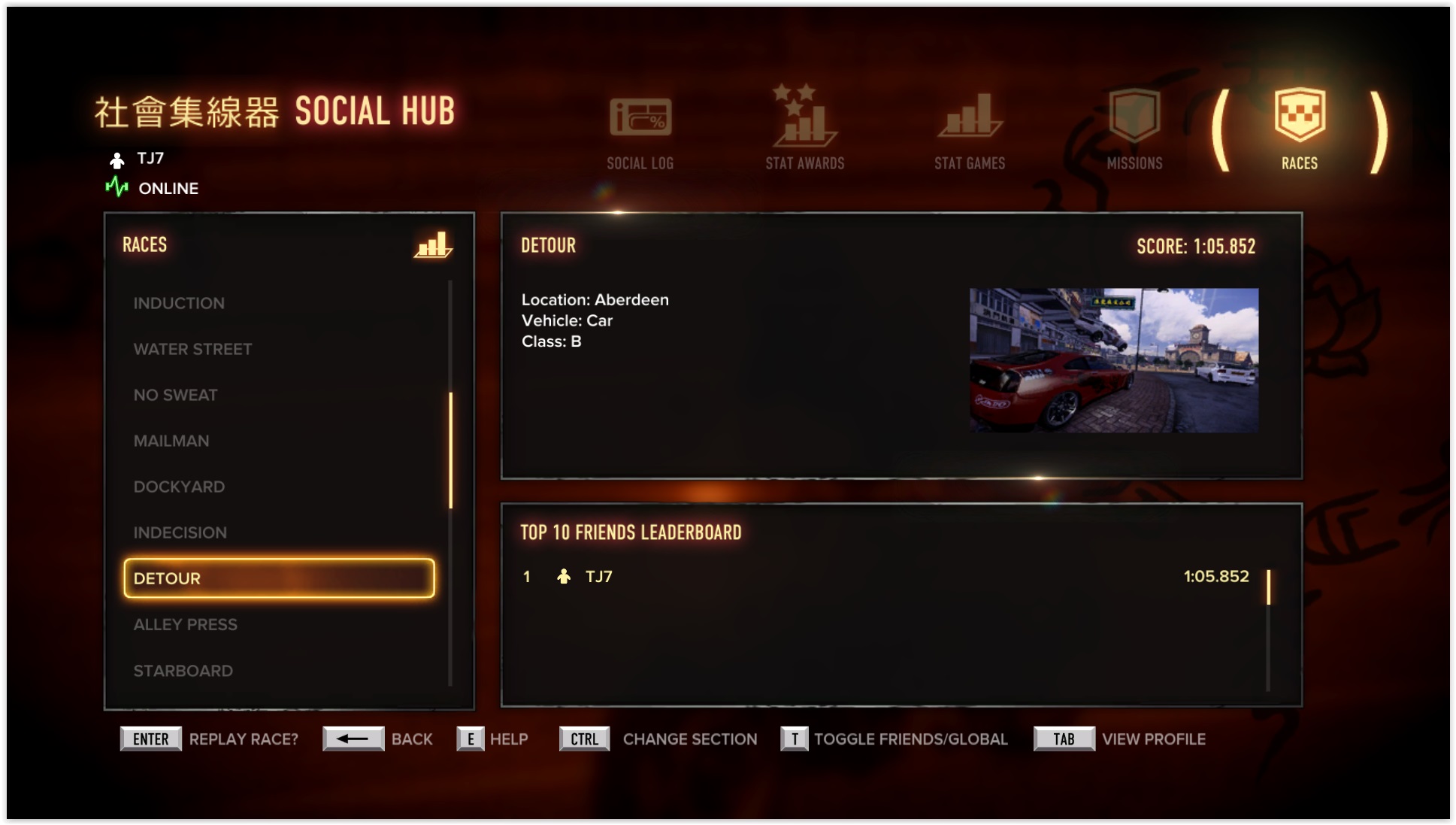
Task: Select the Dockyard race
Action: coord(179,487)
